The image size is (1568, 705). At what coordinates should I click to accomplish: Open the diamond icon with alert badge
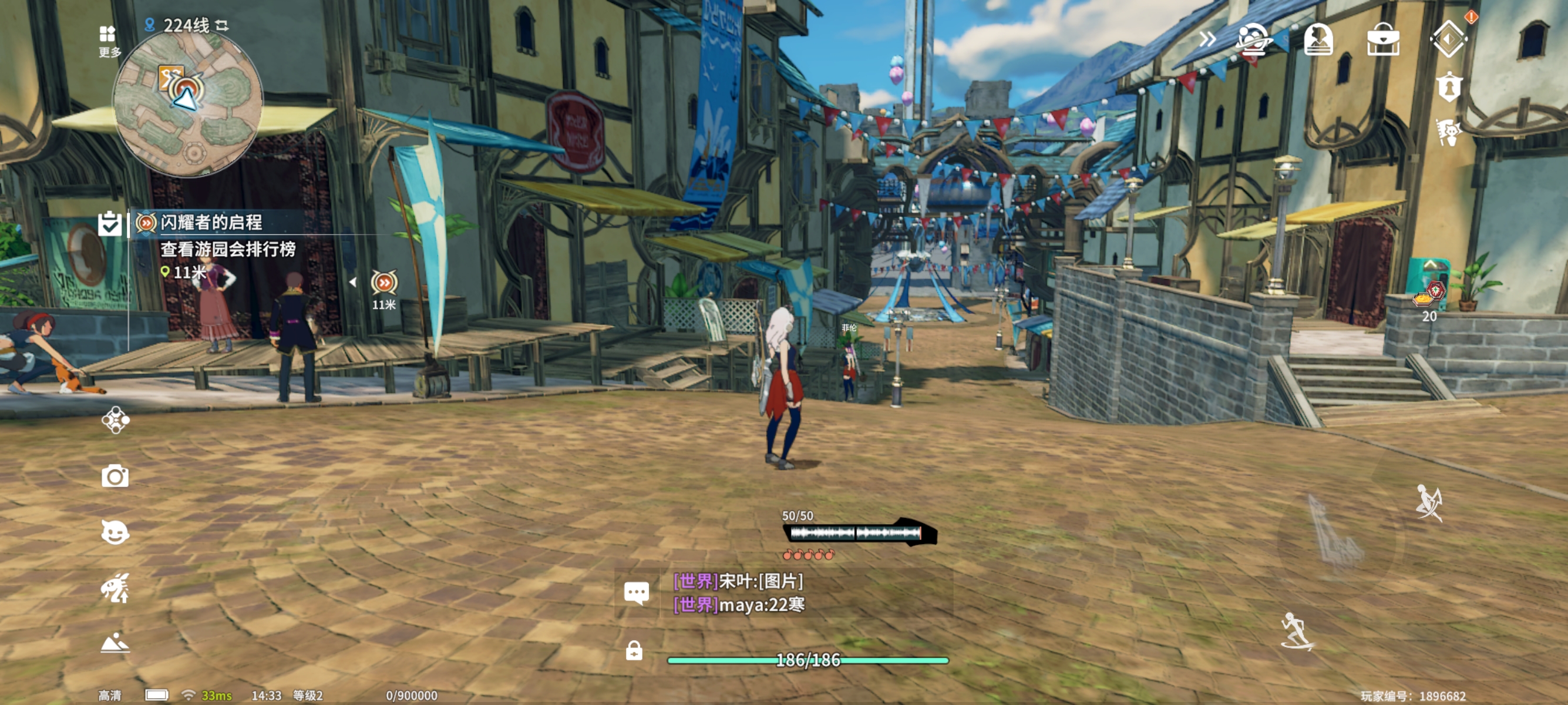point(1449,38)
